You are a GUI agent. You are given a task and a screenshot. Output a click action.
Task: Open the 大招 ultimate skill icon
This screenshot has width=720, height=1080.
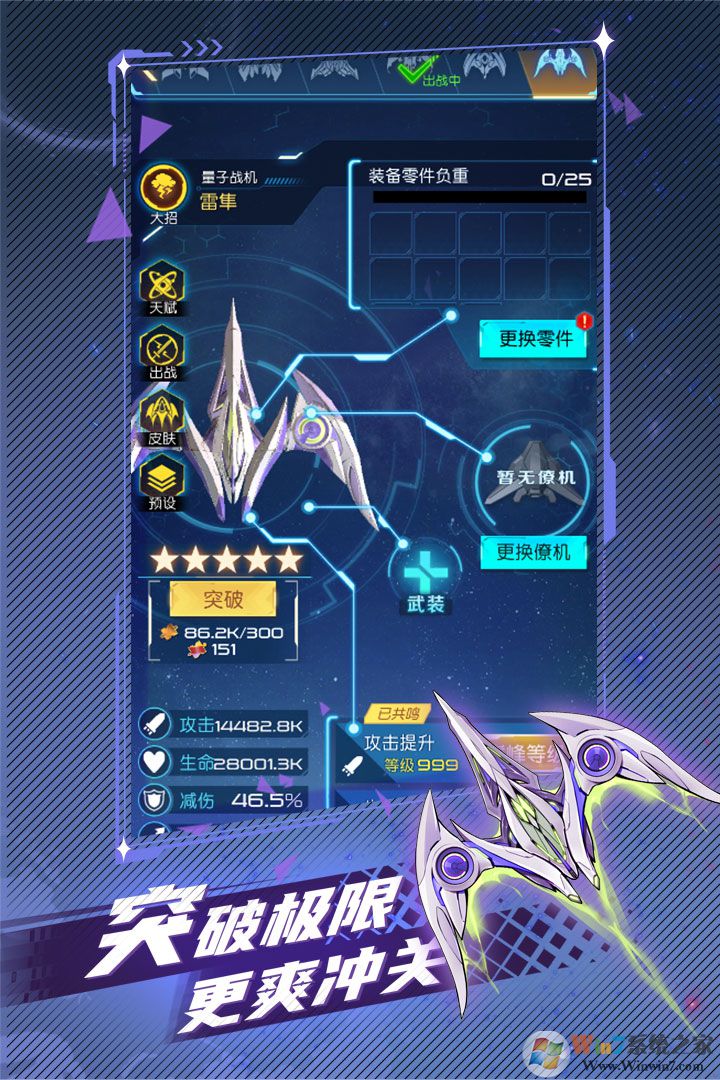(162, 190)
